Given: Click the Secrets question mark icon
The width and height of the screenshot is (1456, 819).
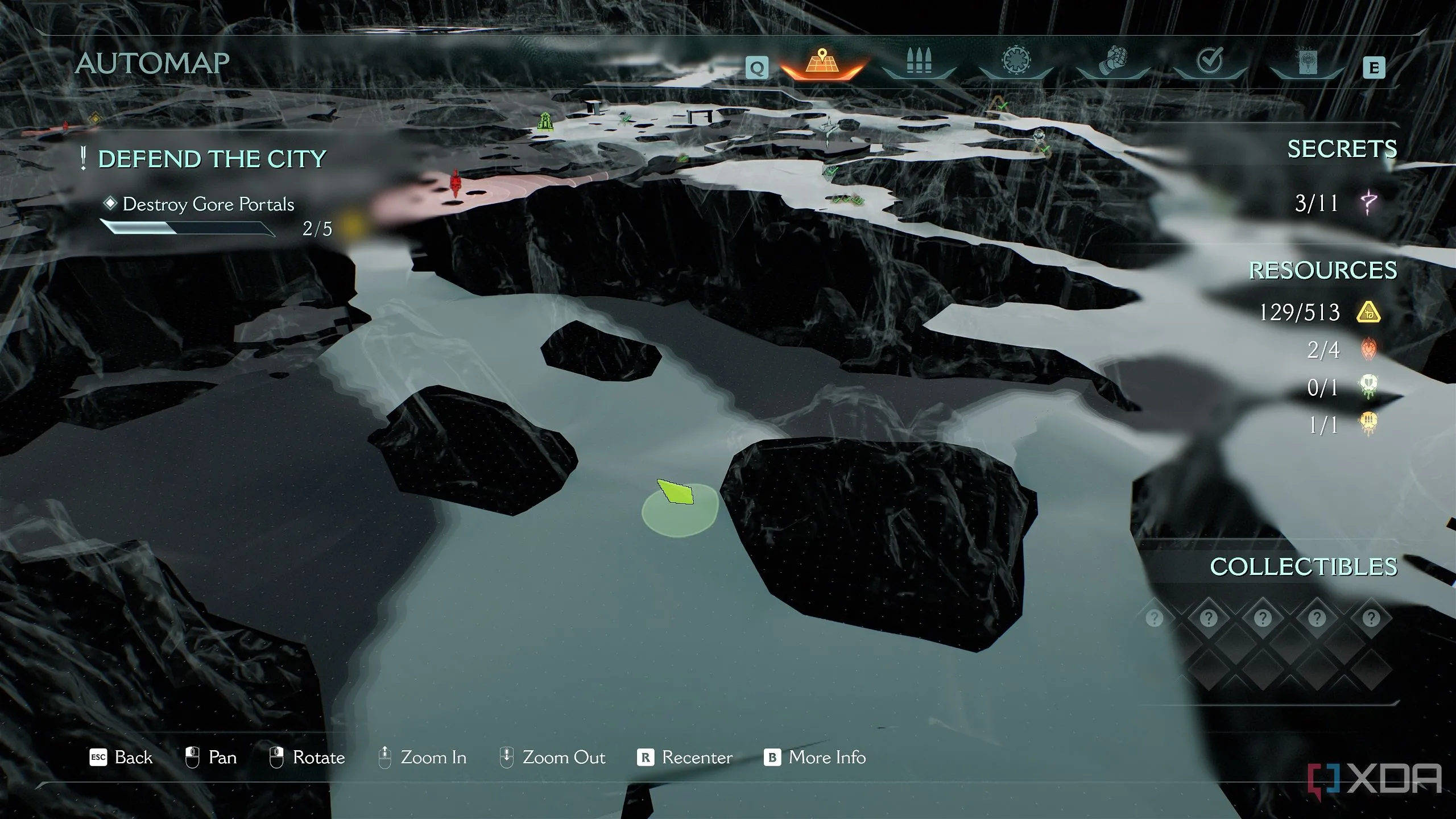Looking at the screenshot, I should pyautogui.click(x=1368, y=203).
